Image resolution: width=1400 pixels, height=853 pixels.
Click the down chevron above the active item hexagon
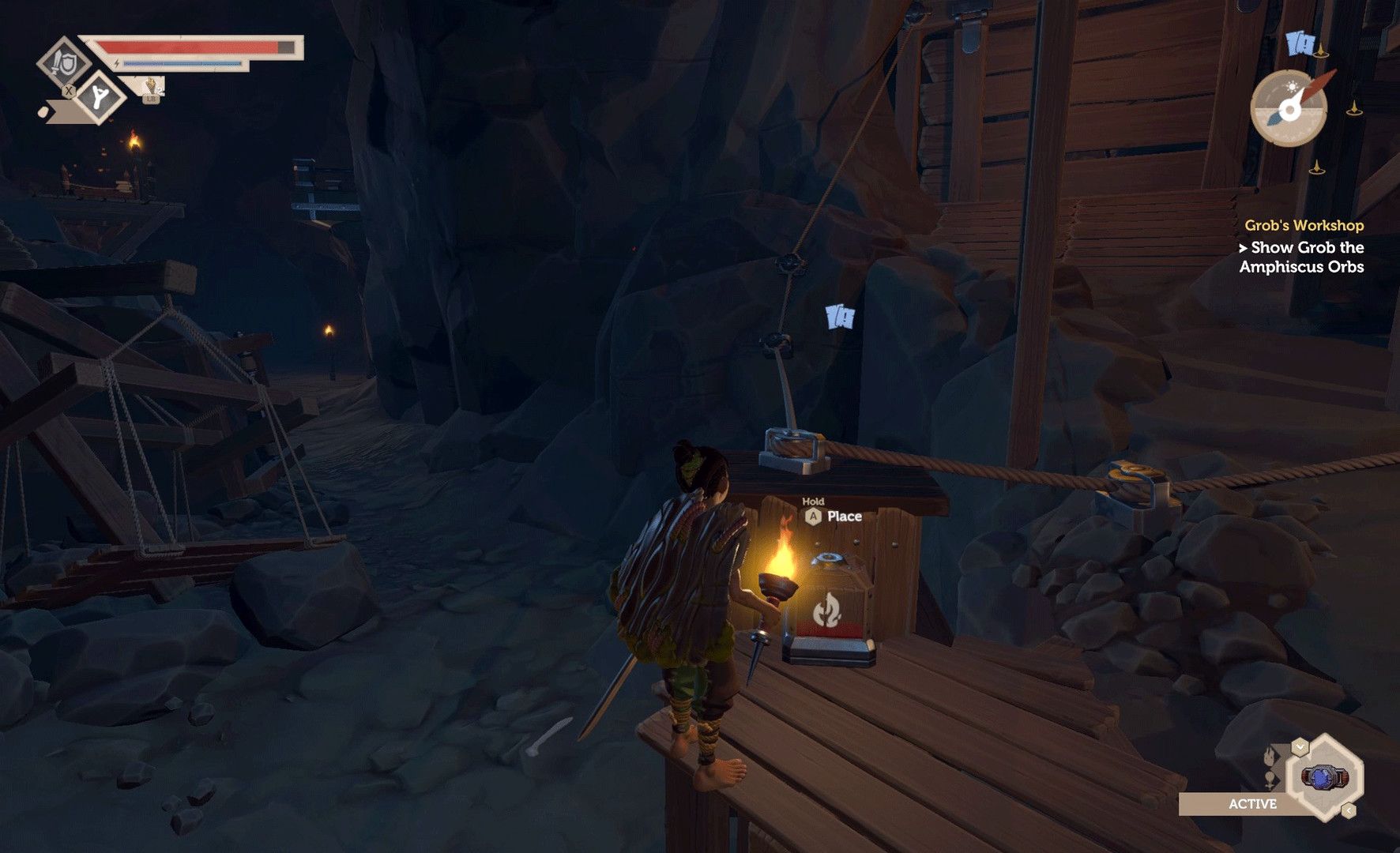coord(1300,746)
